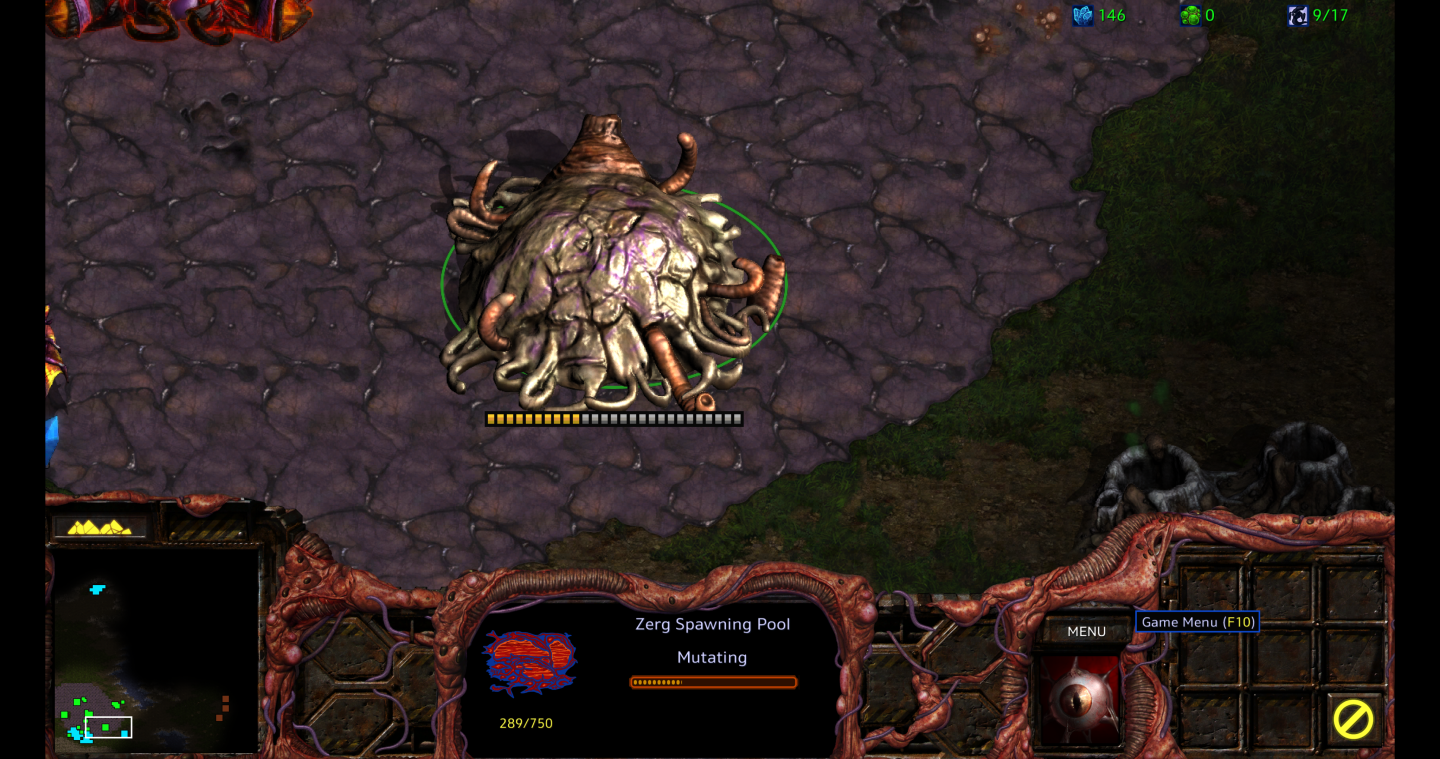Click the build progress bar under the Spawning Pool

(x=613, y=418)
